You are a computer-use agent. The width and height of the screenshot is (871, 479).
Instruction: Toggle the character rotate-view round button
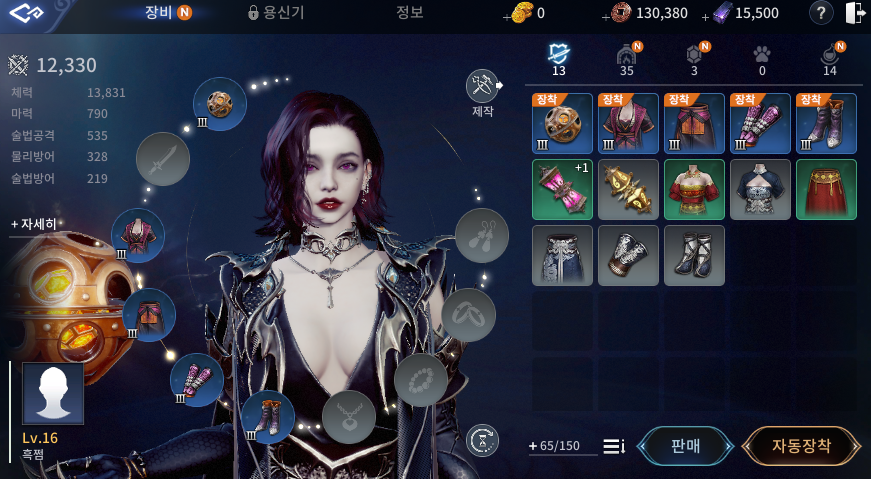tap(483, 439)
